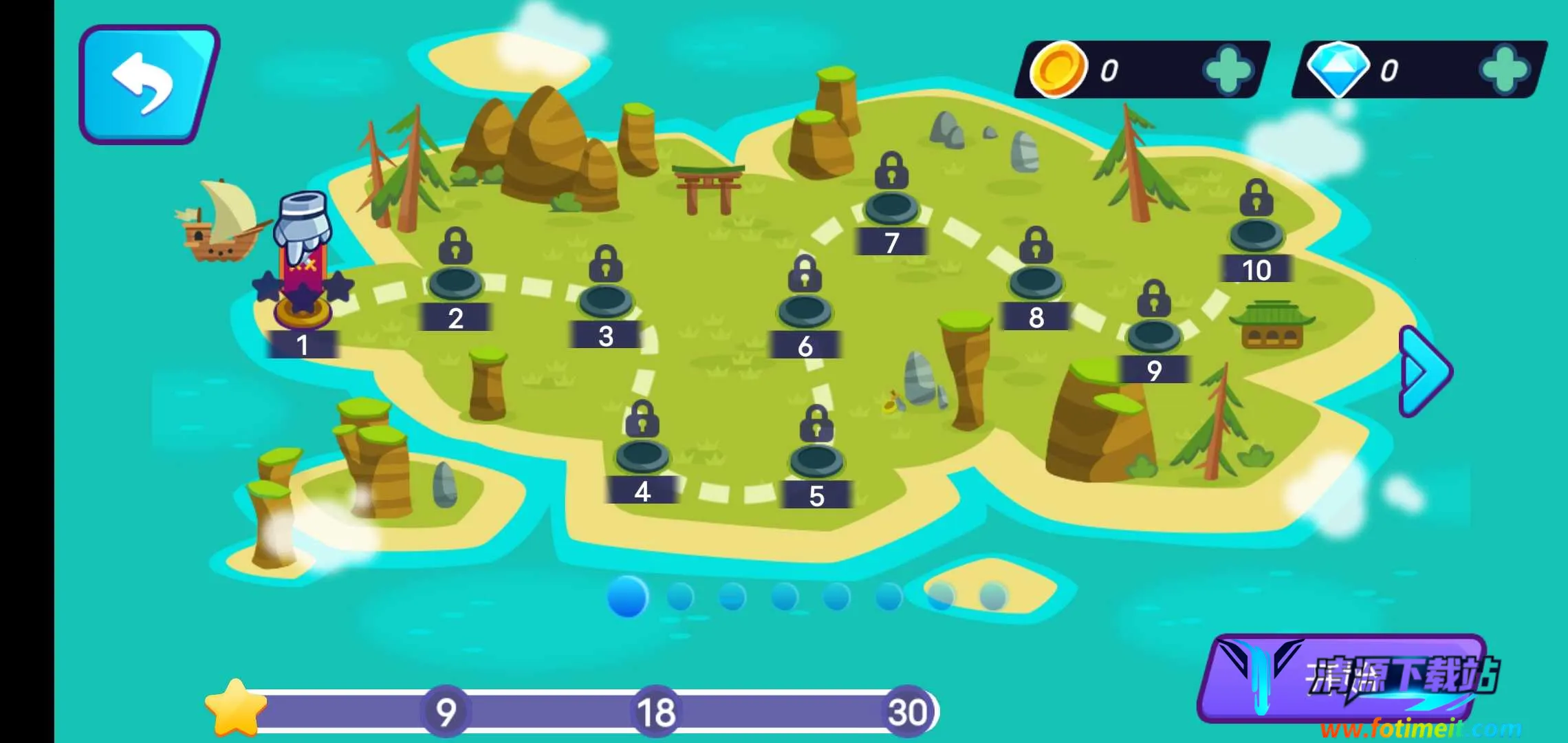Image resolution: width=1568 pixels, height=743 pixels.
Task: Claim the 9-star reward milestone
Action: (x=446, y=711)
